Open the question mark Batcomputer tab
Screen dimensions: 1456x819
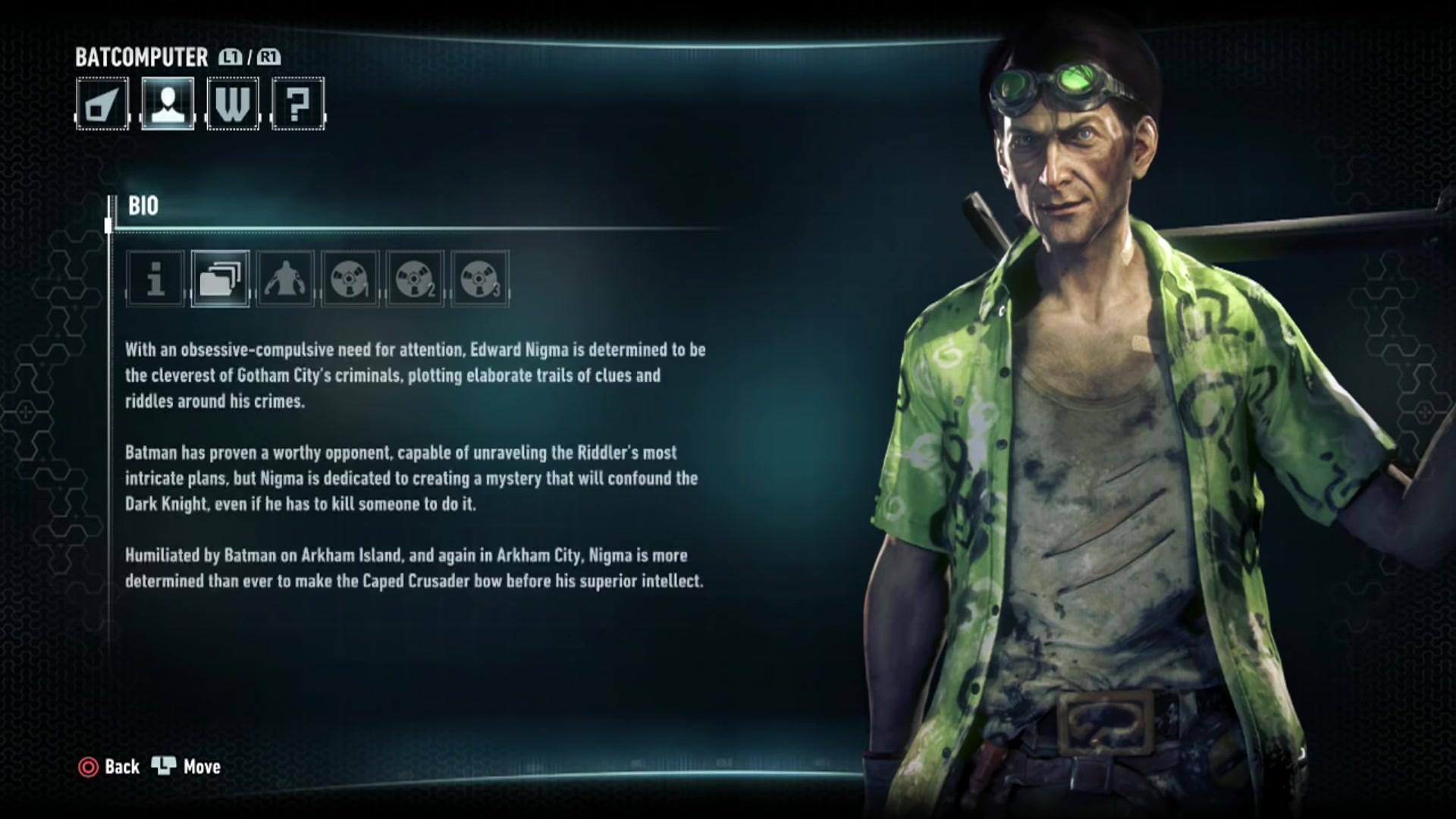298,104
